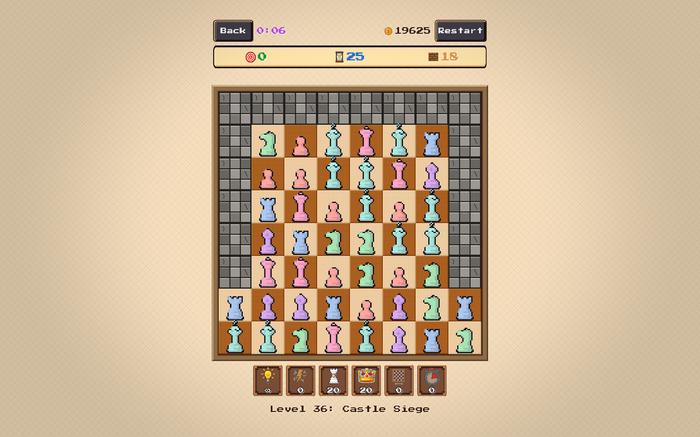Use the circular shuffle power-up
Viewport: 700px width, 437px height.
(x=432, y=380)
